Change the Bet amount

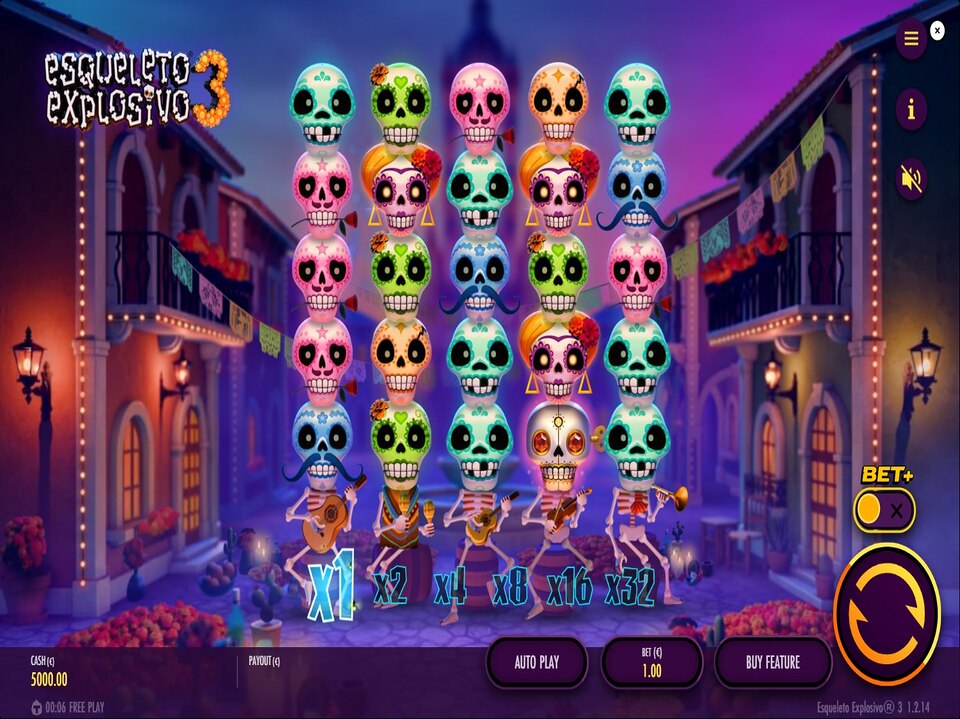(651, 662)
